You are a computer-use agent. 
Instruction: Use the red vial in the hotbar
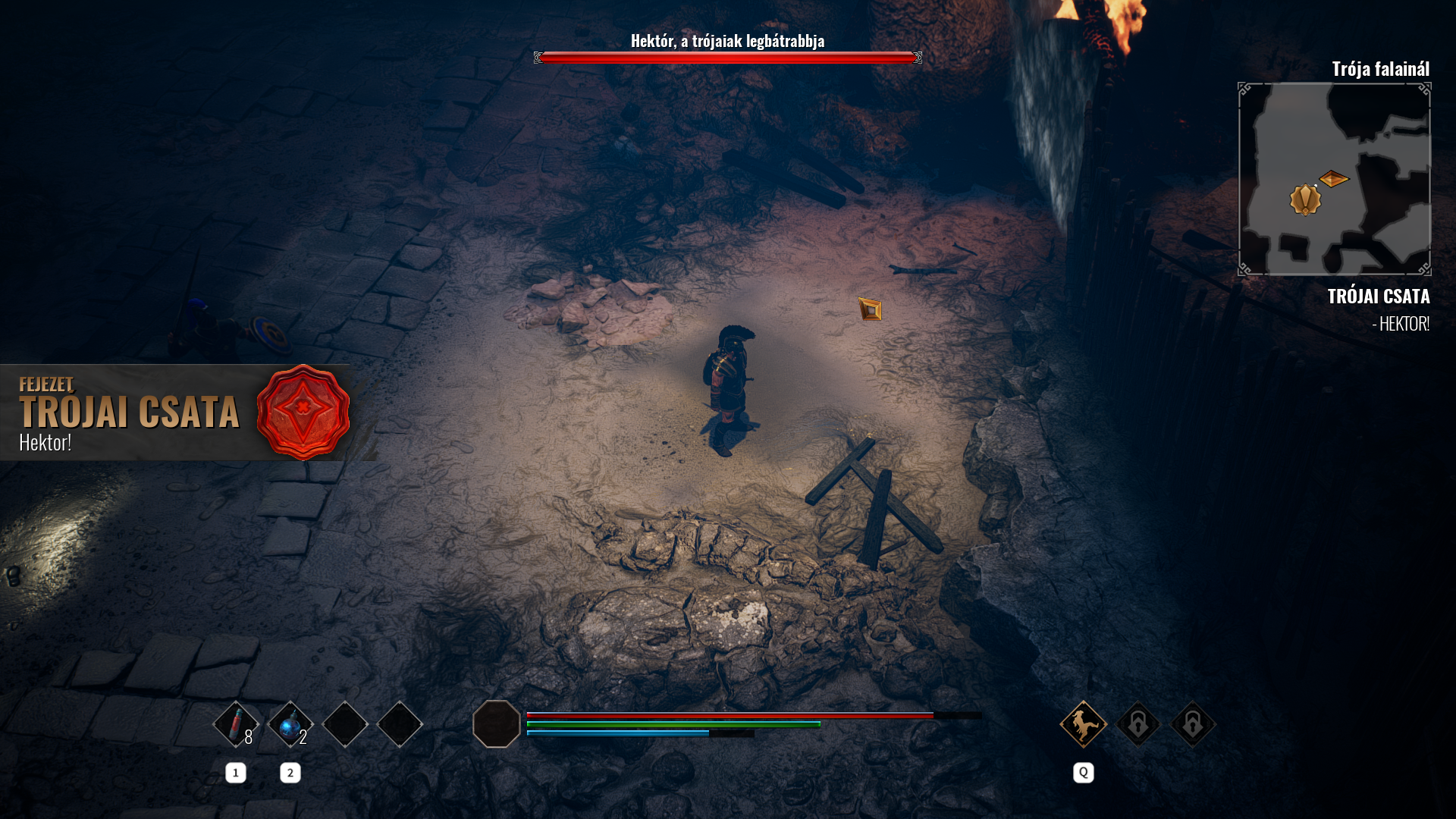click(x=236, y=724)
